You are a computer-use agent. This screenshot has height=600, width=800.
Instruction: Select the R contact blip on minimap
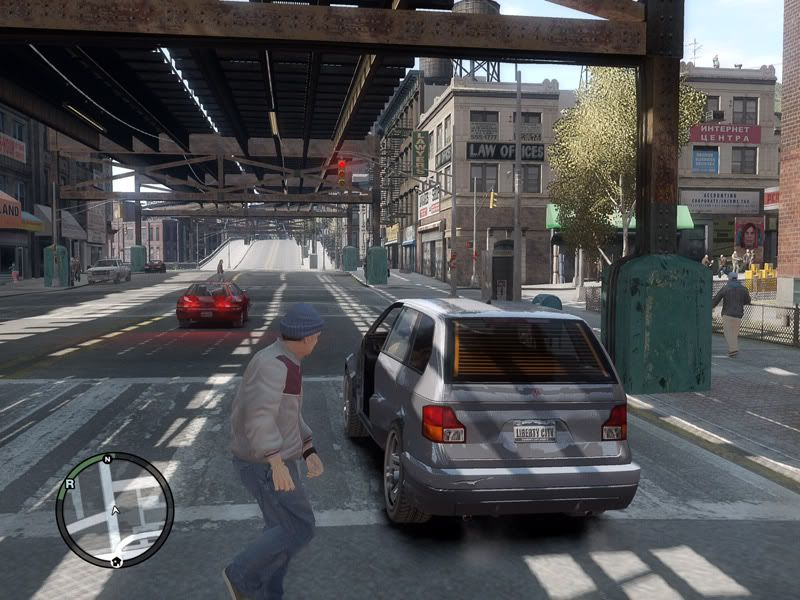pos(68,483)
